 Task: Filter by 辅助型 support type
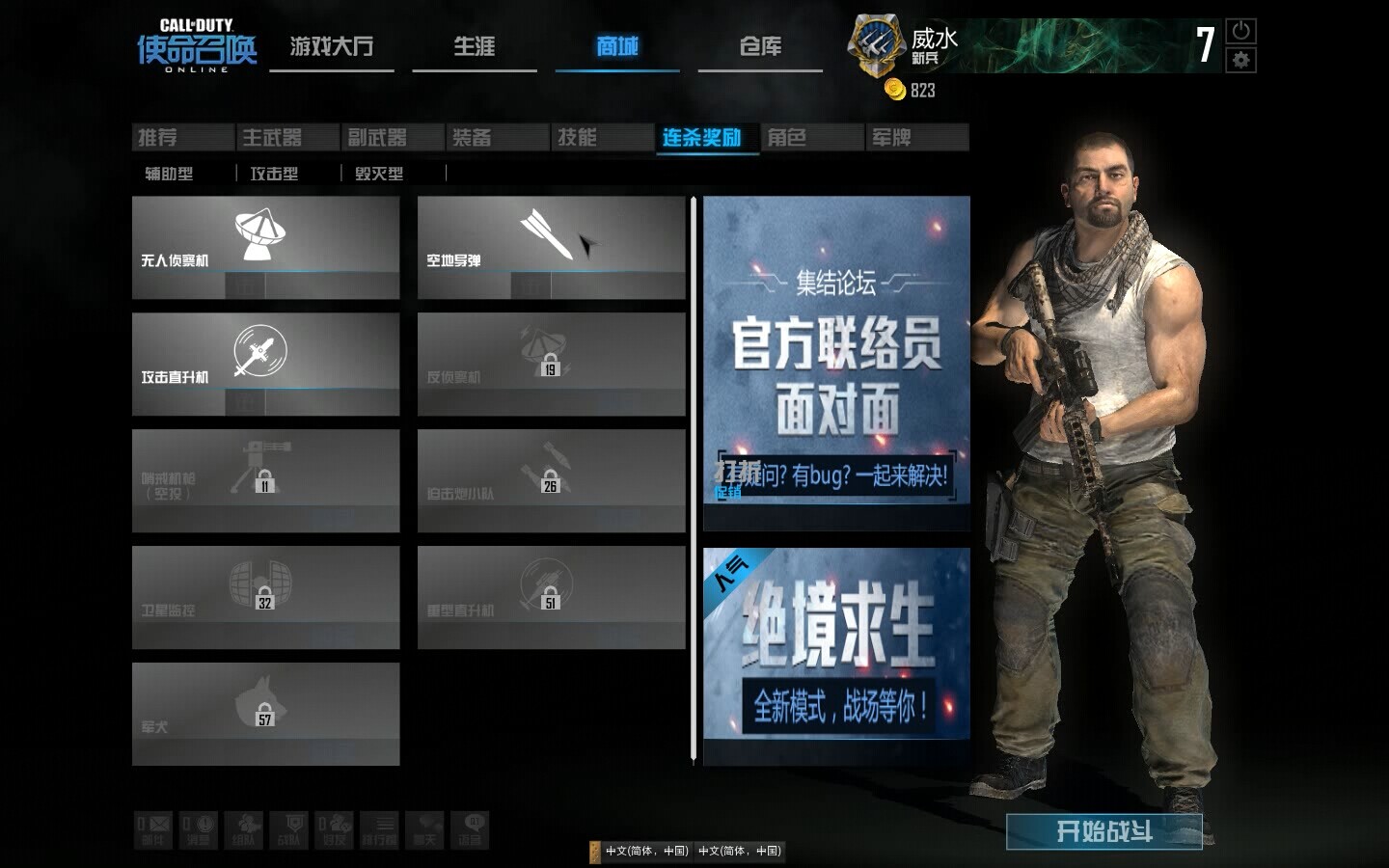click(169, 174)
